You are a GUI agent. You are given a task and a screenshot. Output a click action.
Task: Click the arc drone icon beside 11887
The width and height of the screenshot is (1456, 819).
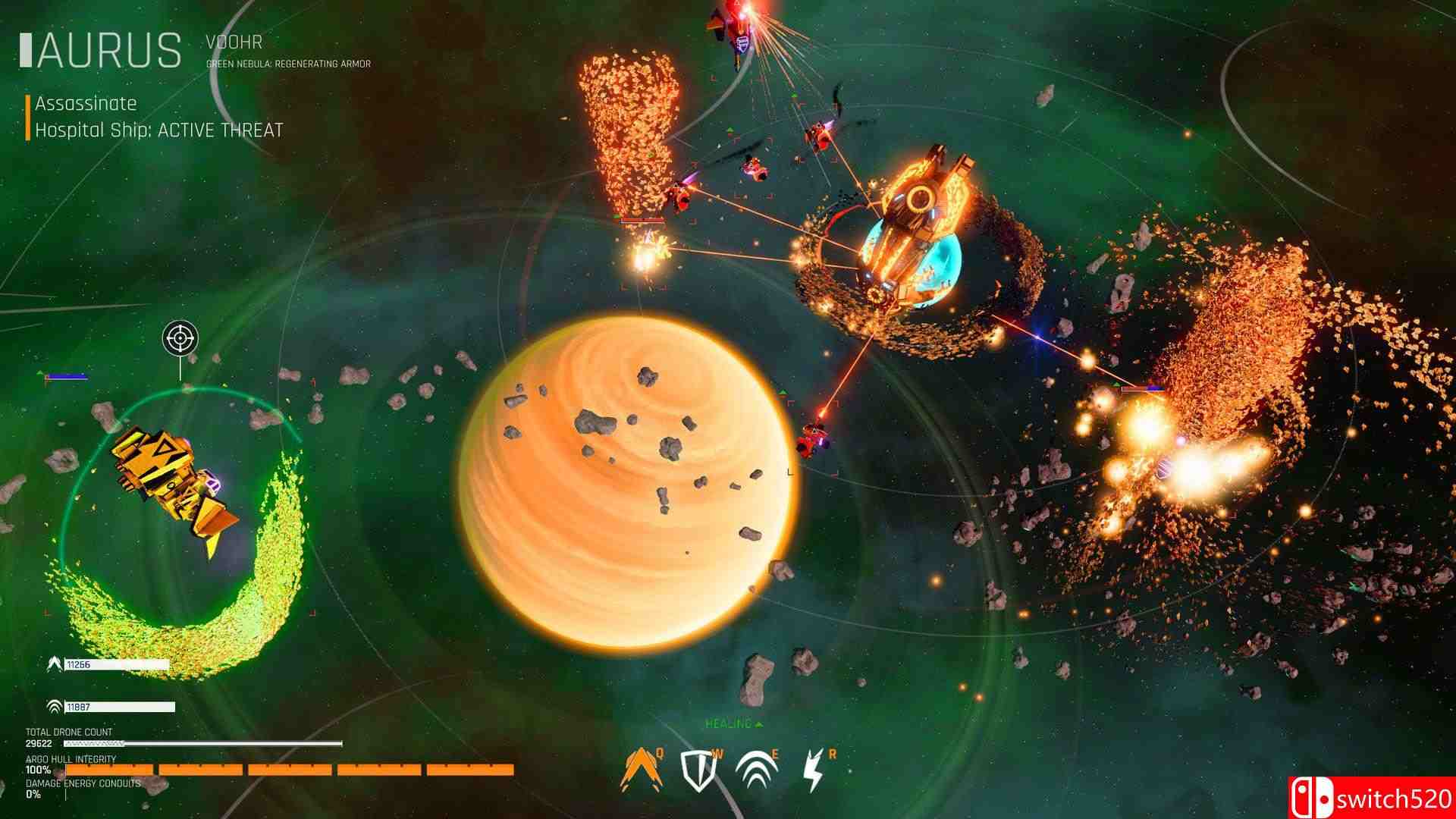click(54, 707)
